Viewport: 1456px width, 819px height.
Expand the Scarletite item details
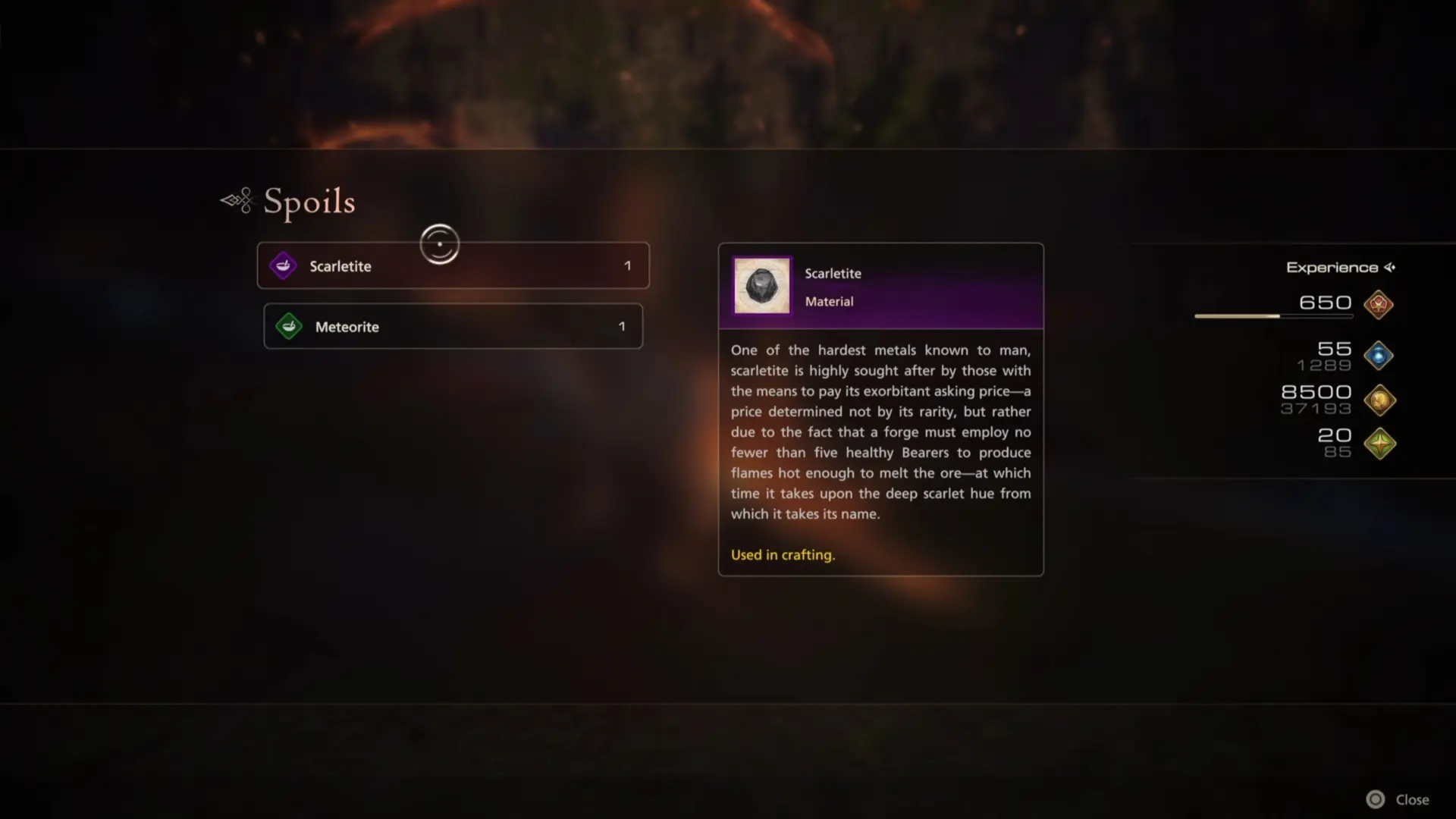(x=453, y=265)
